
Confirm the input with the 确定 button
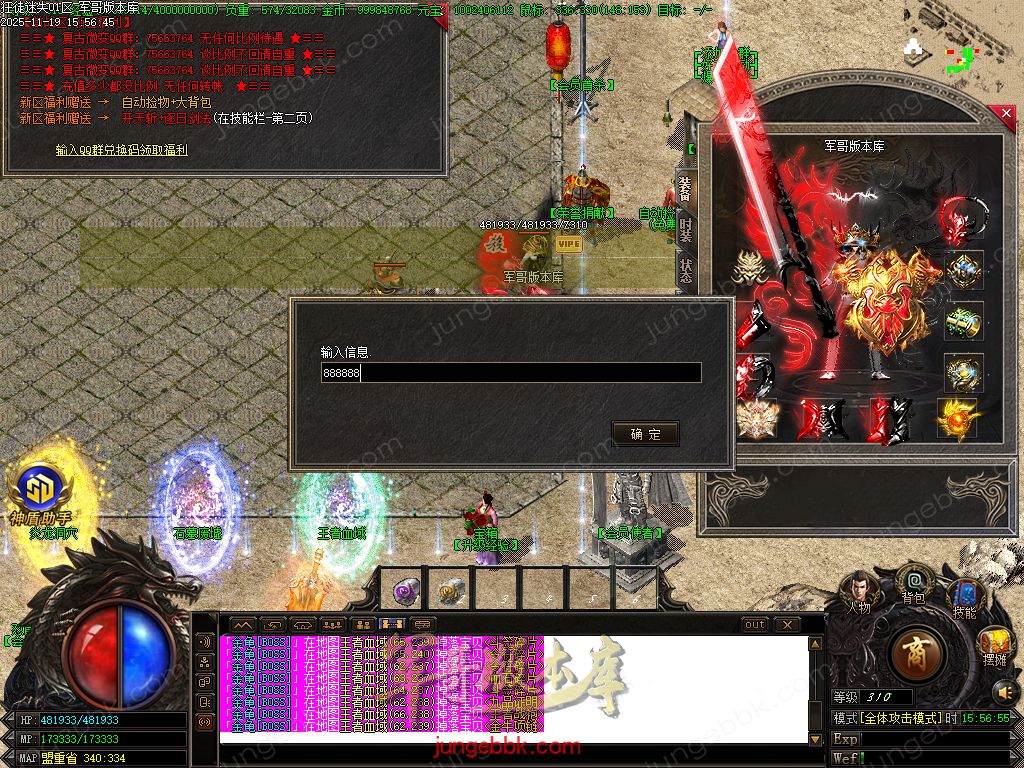645,434
